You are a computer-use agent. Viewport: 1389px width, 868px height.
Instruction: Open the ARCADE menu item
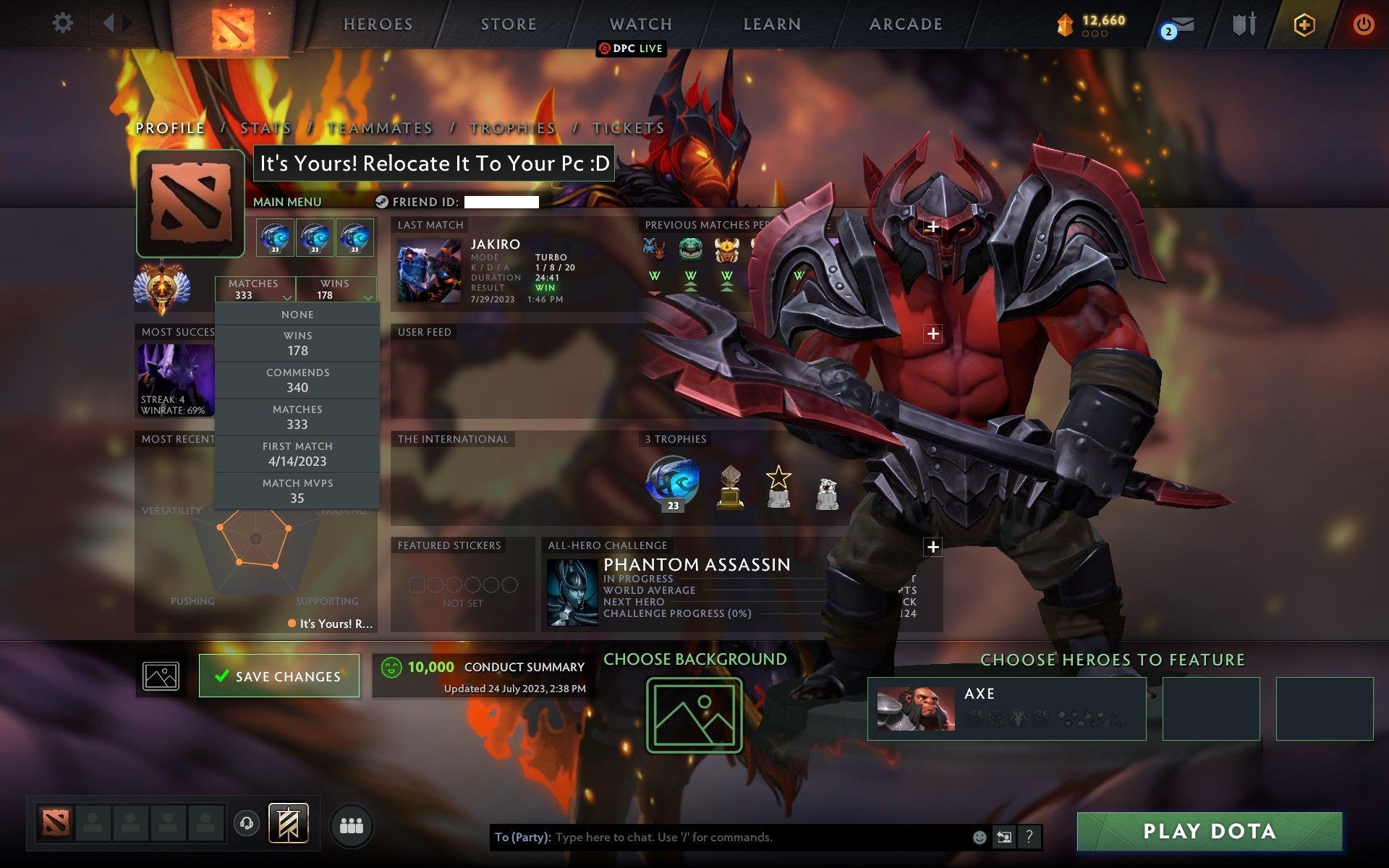[x=905, y=24]
